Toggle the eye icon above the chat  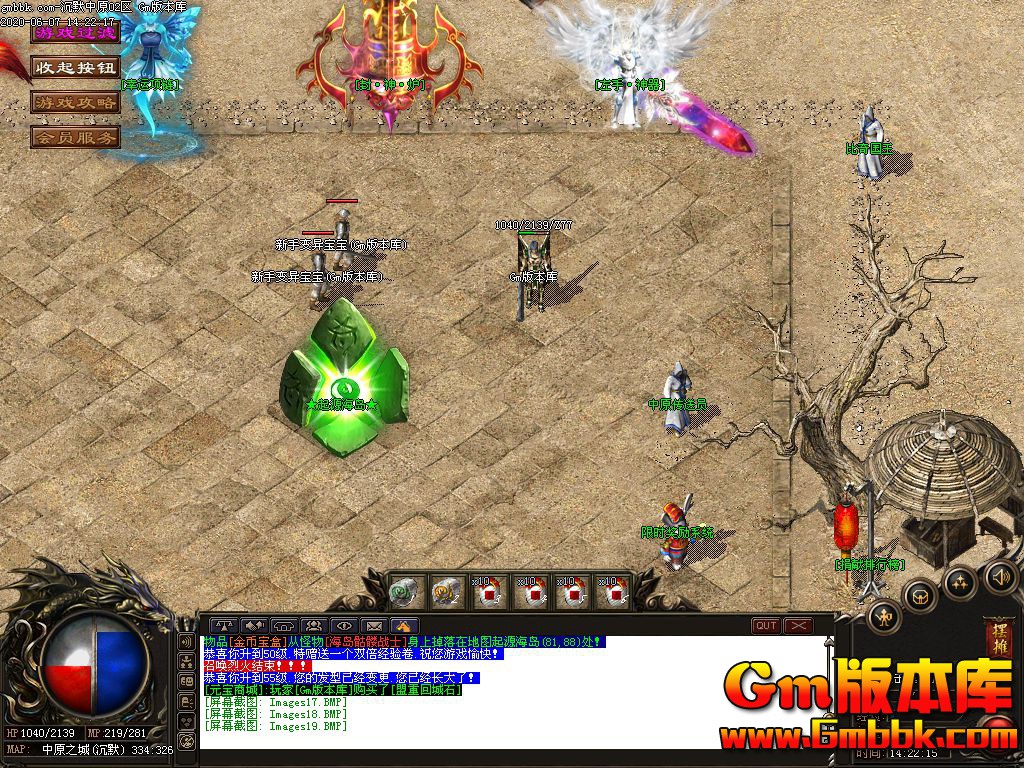point(343,626)
